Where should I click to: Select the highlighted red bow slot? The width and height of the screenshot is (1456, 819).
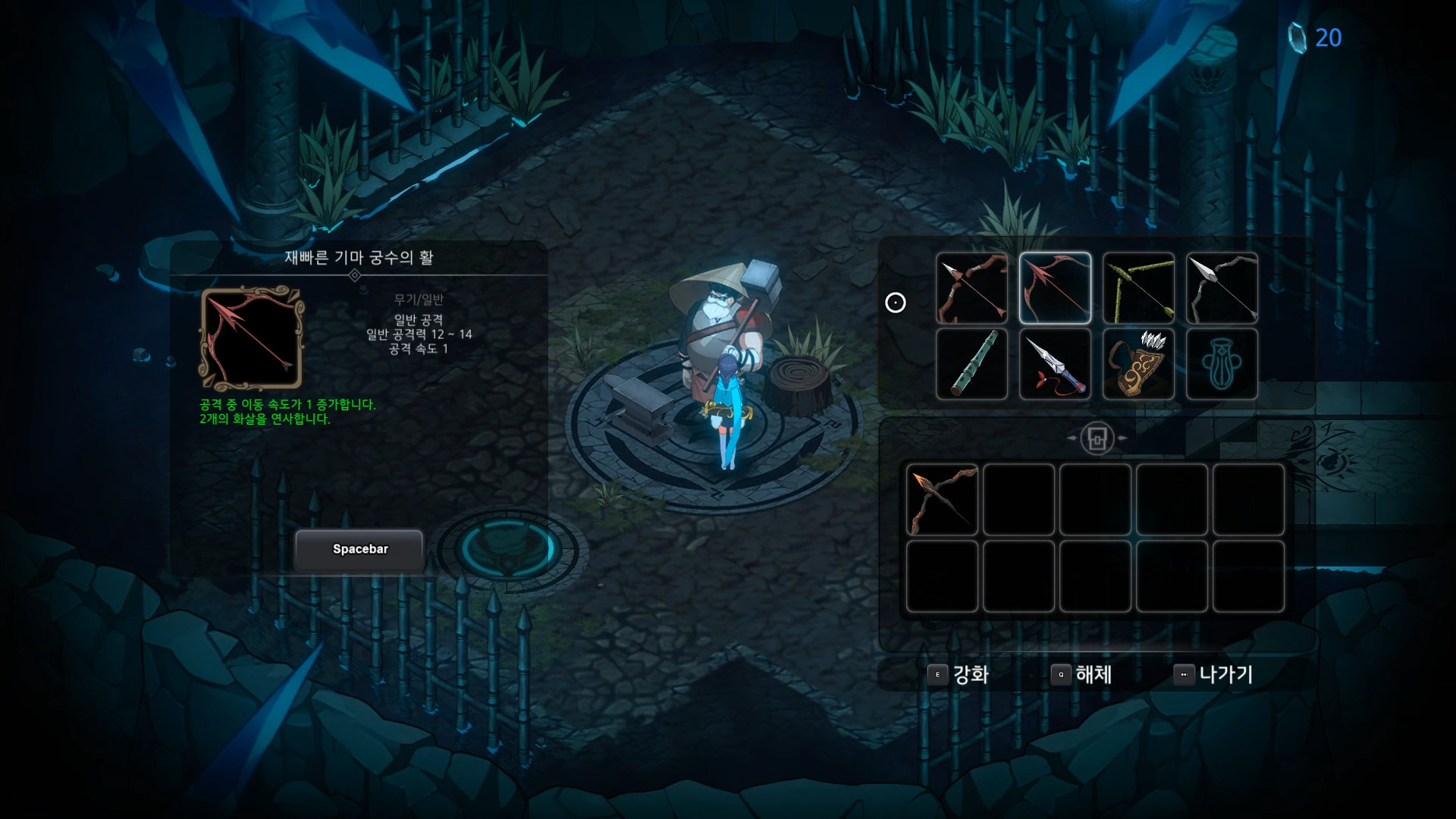[x=1055, y=288]
